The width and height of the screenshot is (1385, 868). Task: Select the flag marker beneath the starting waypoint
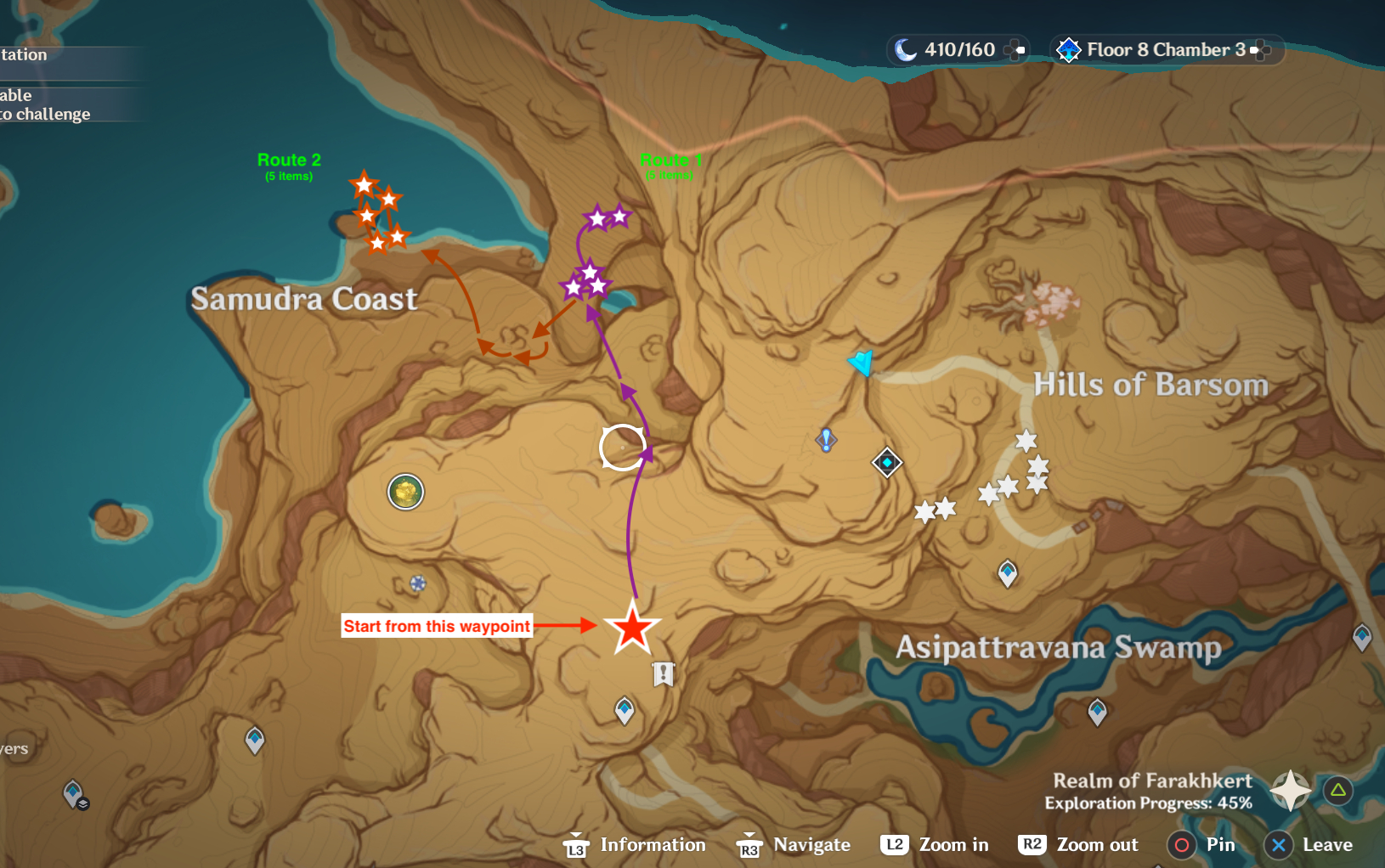[663, 672]
